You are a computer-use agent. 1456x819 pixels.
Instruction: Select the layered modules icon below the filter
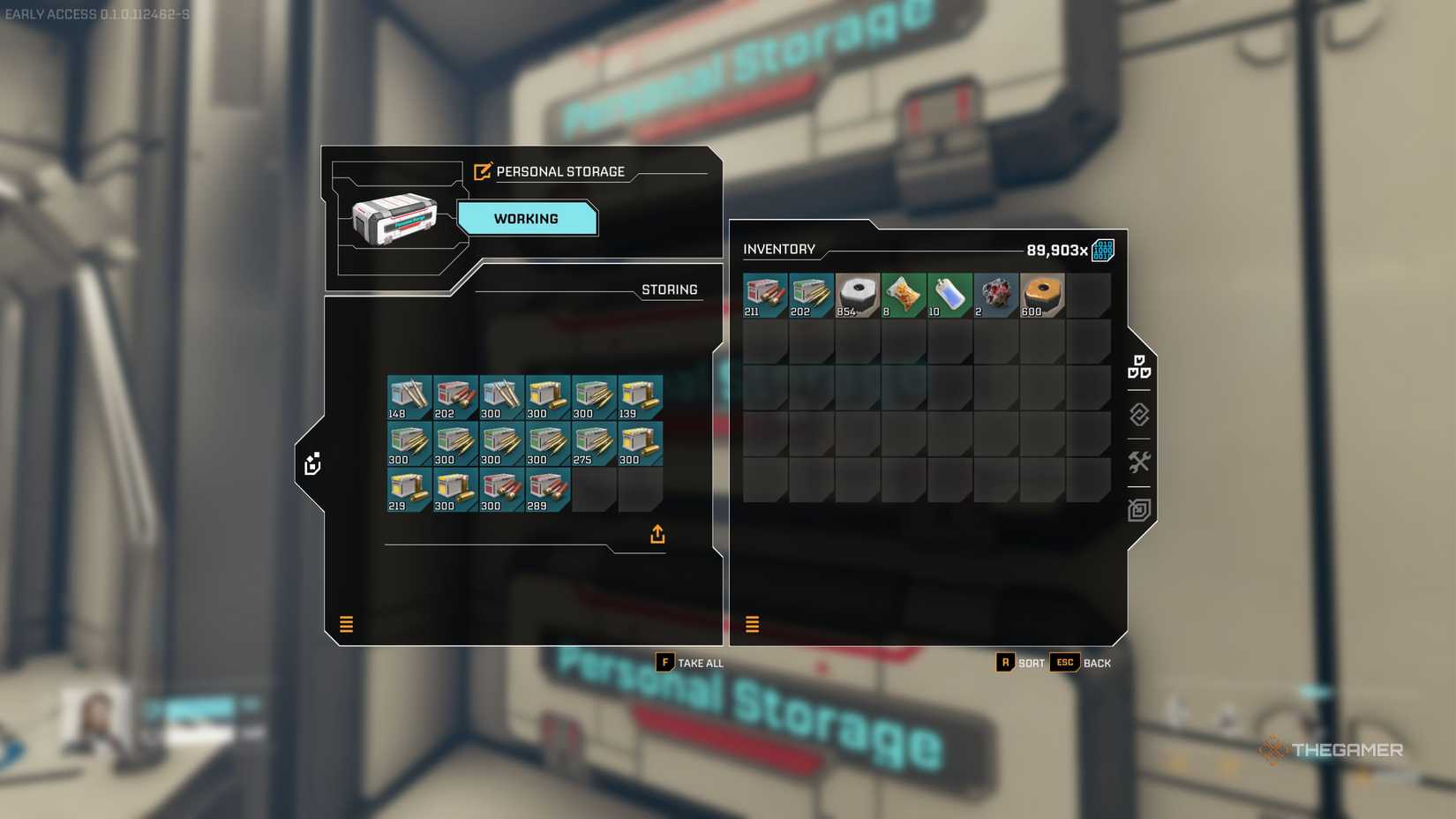pos(1138,415)
